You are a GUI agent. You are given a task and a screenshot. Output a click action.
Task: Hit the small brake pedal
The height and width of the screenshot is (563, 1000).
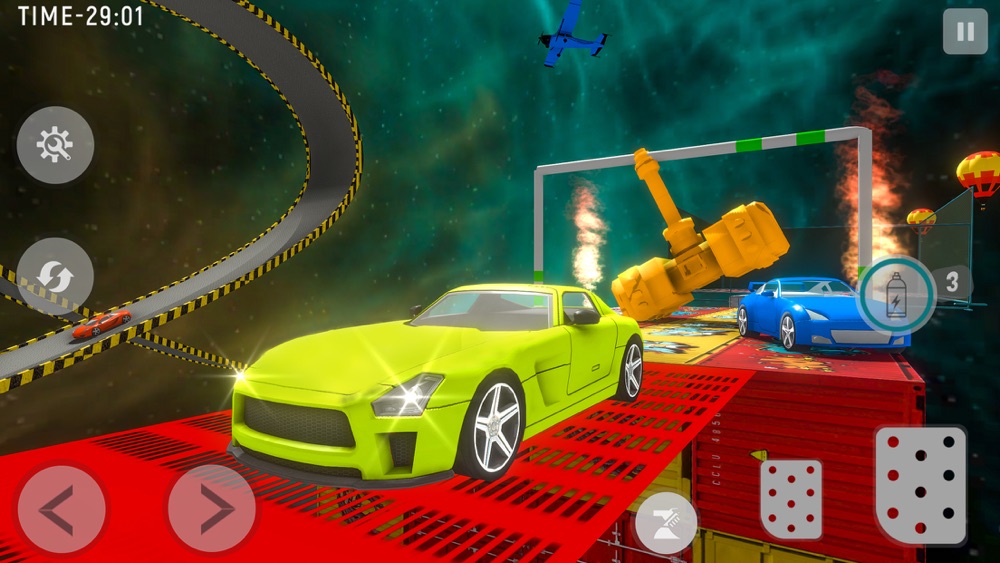(x=791, y=498)
